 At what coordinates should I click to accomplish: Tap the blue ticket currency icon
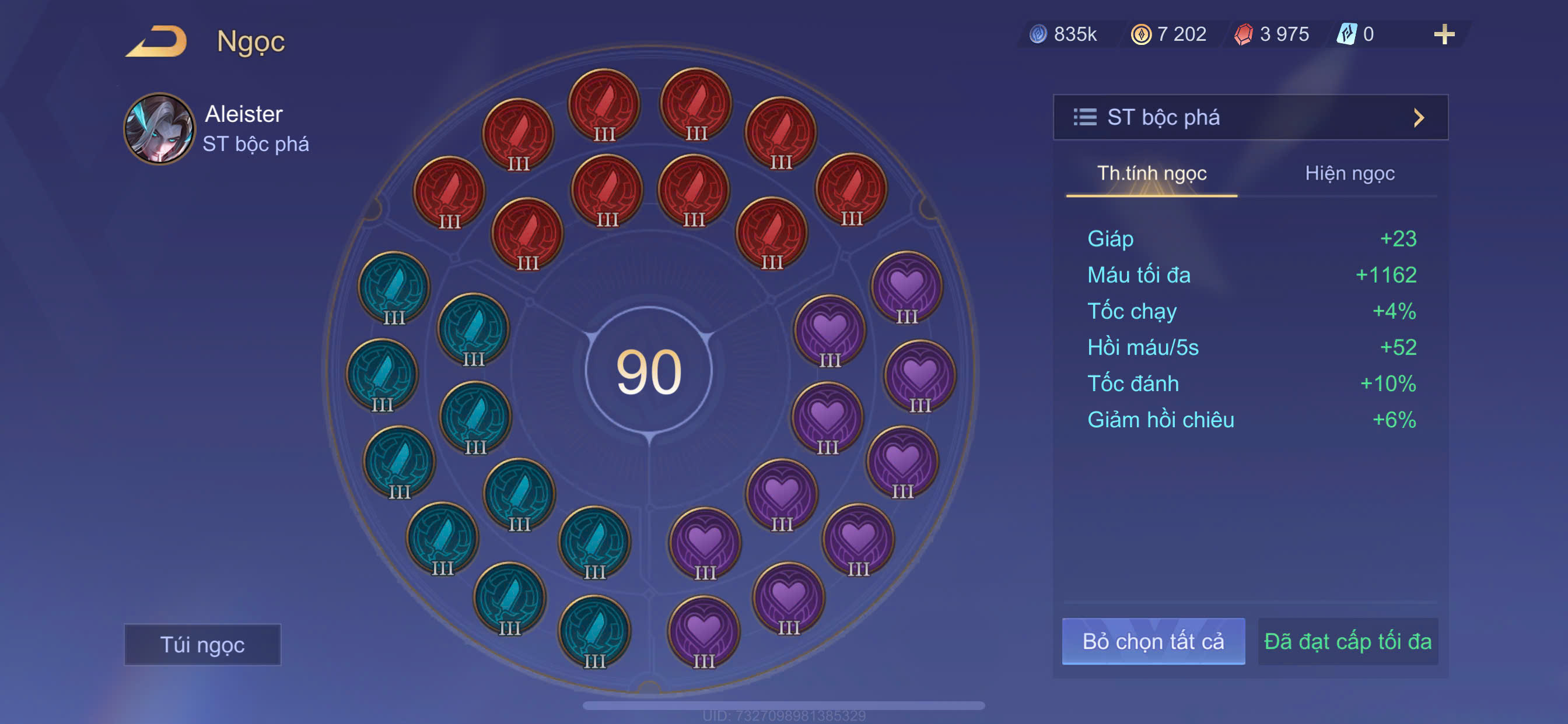pos(1346,34)
